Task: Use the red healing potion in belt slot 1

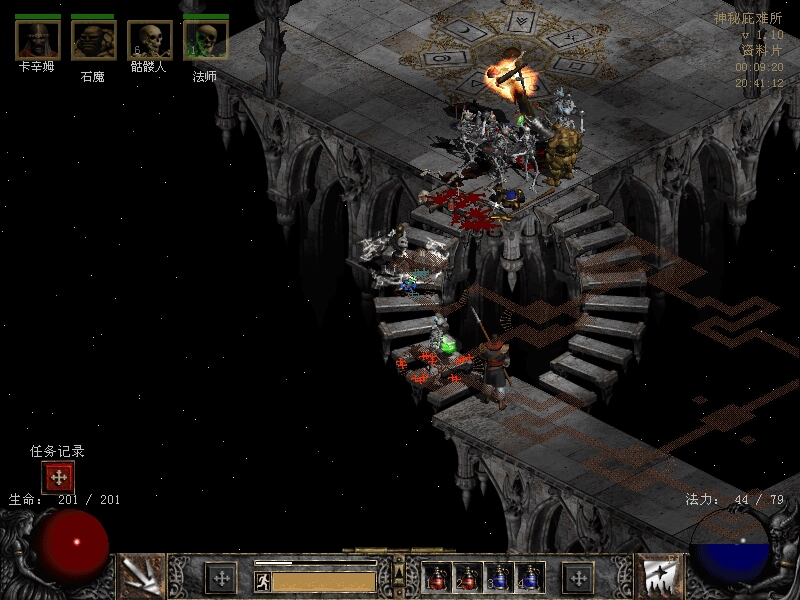Action: pos(437,578)
